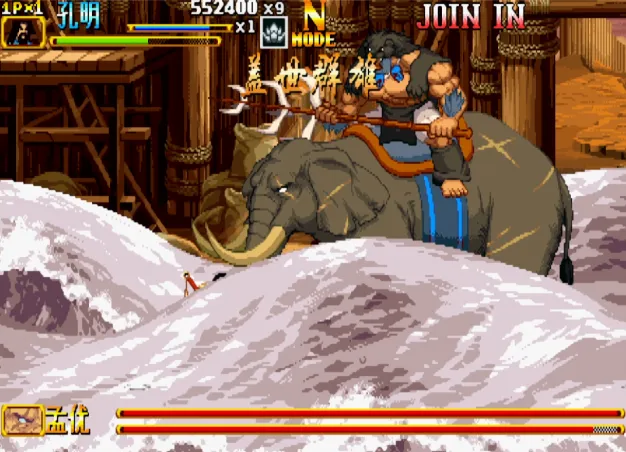Image resolution: width=626 pixels, height=452 pixels.
Task: Click the 孟优 boss portrait
Action: click(x=22, y=419)
